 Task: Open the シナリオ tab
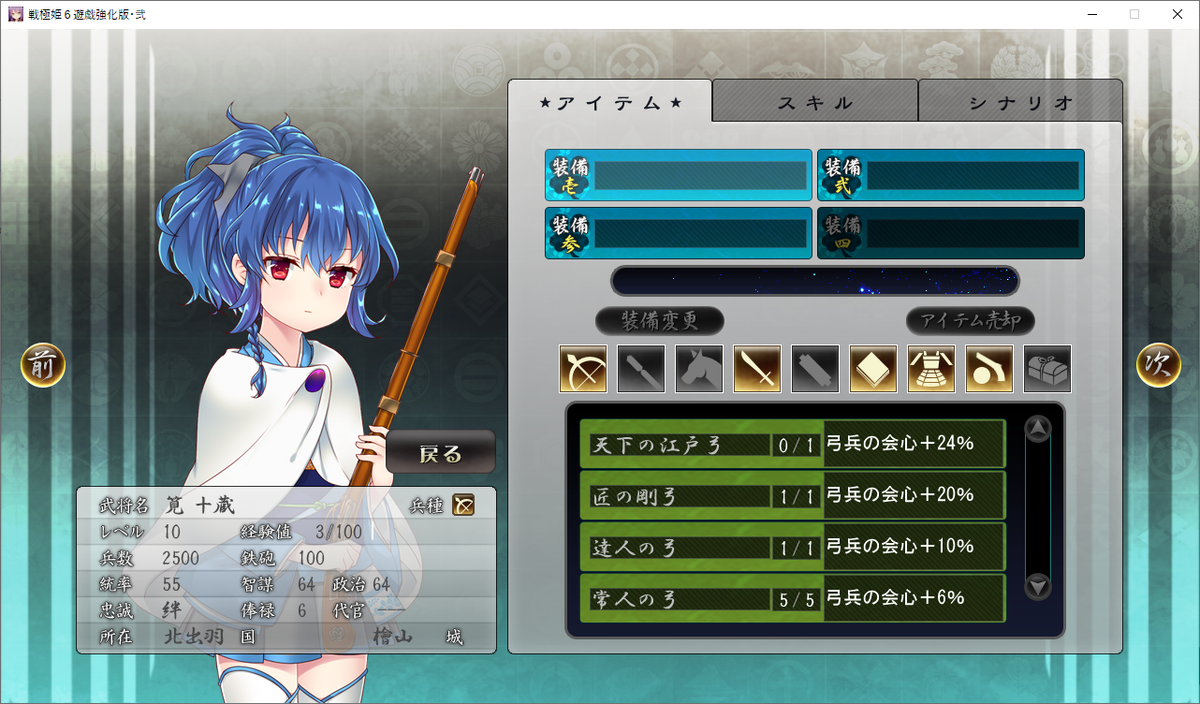pos(1020,102)
